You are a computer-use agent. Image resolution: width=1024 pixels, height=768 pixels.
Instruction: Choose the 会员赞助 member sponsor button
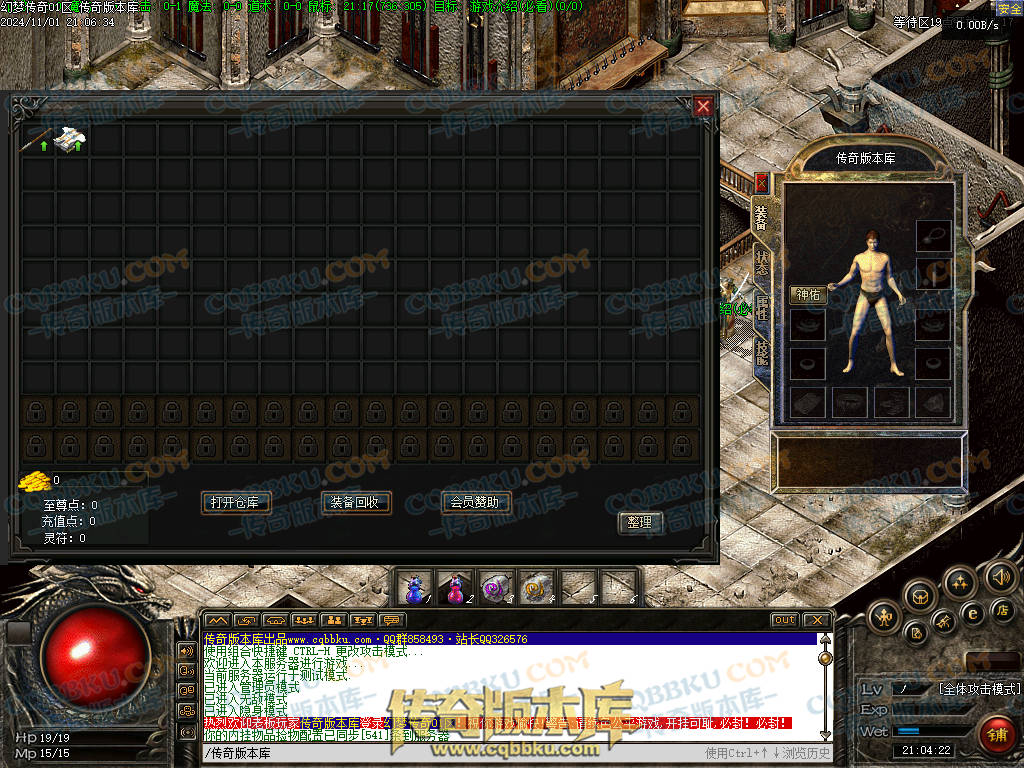476,502
